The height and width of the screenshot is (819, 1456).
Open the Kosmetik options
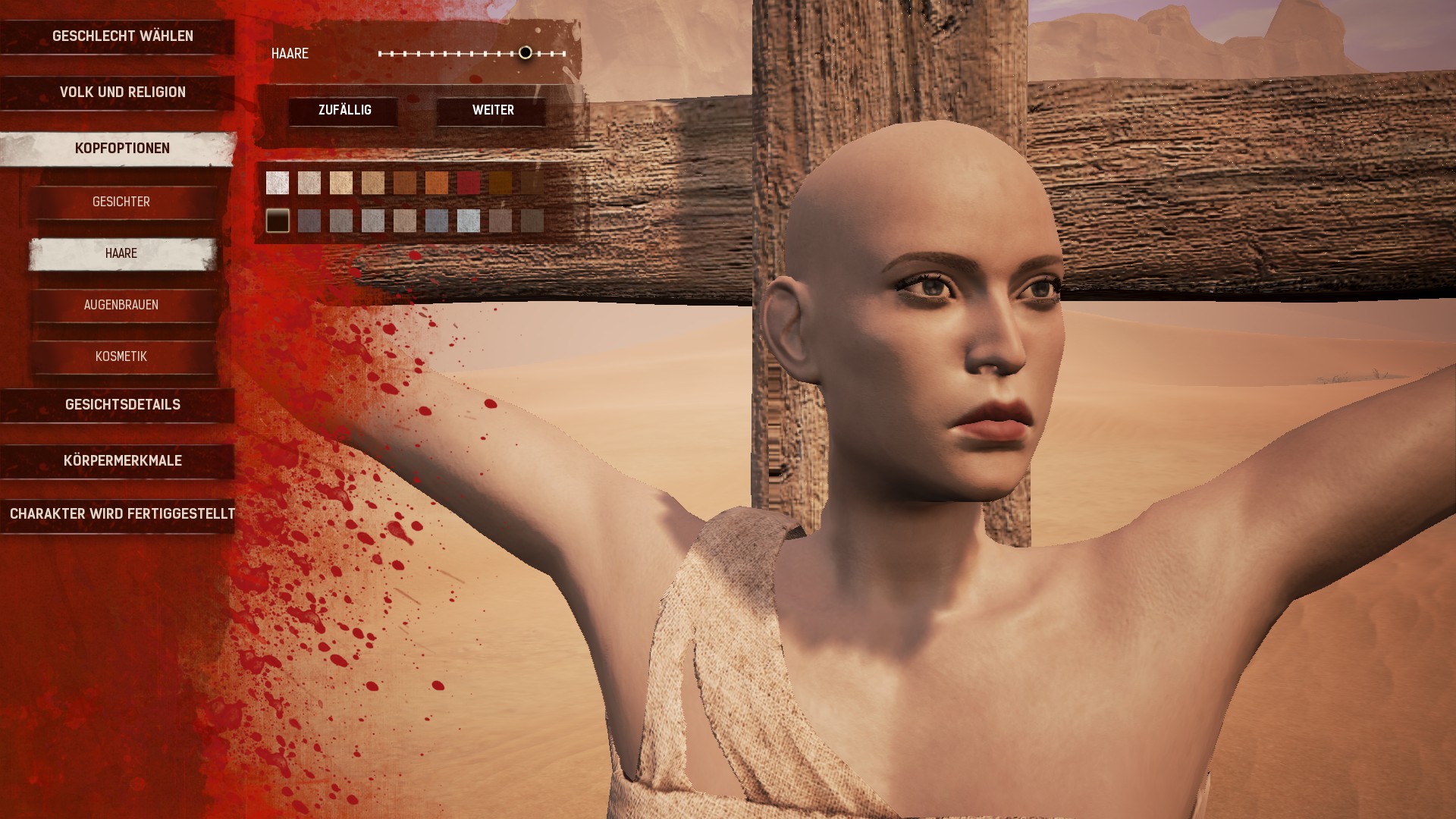click(121, 356)
